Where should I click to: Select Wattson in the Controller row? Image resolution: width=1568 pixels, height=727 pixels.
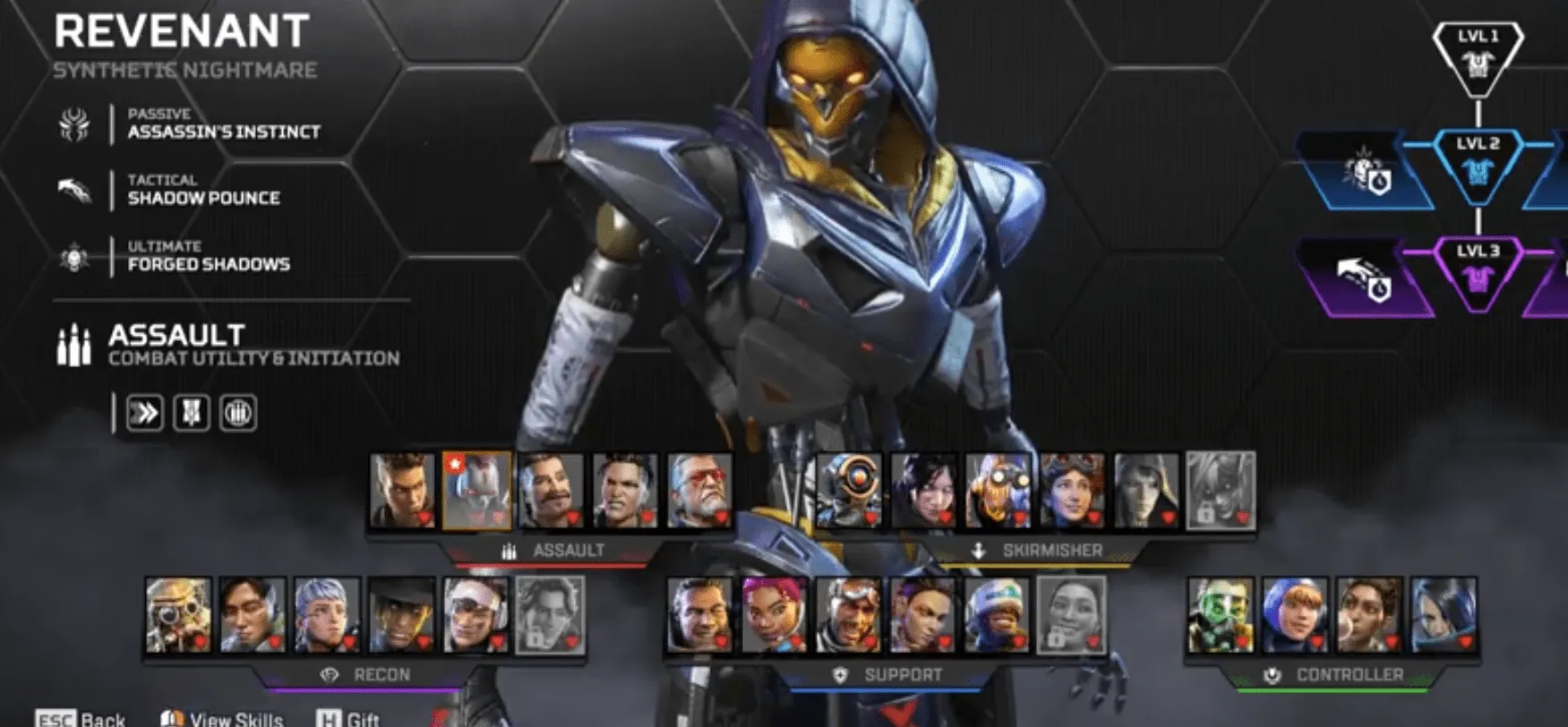1295,615
